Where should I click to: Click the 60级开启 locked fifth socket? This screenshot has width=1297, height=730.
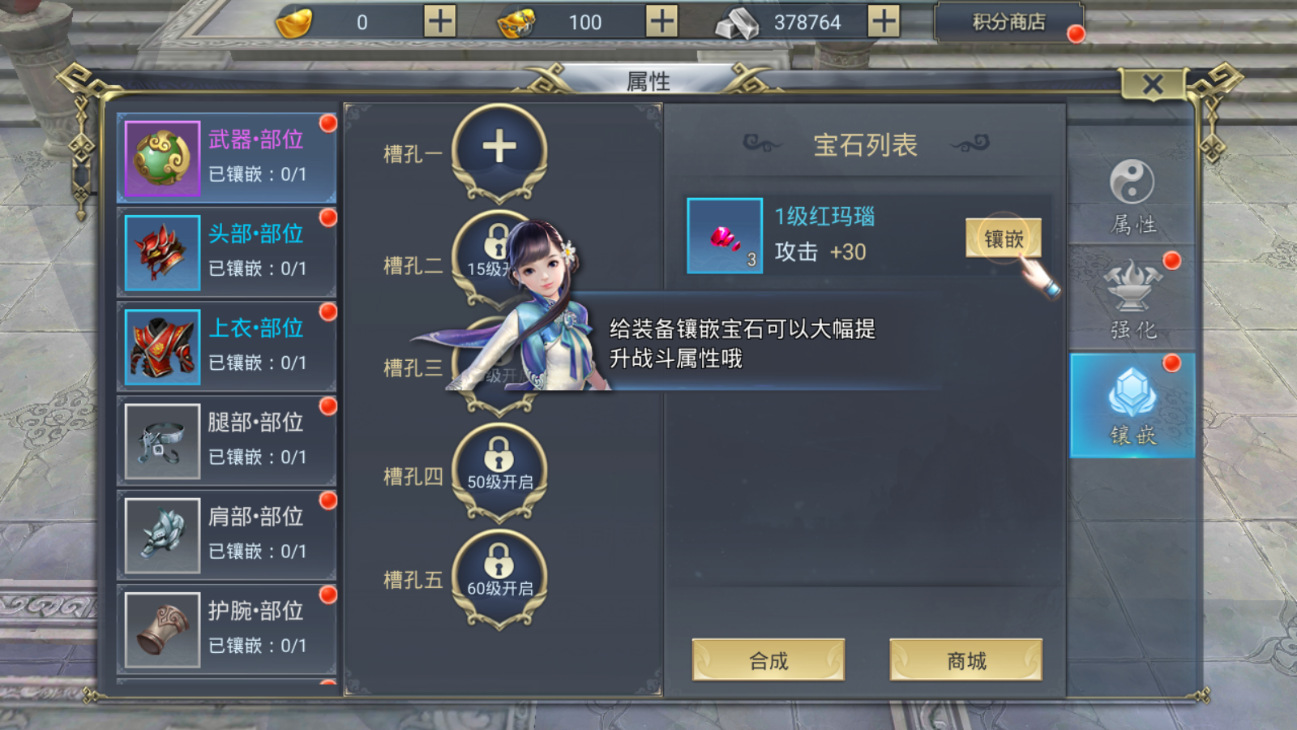click(x=500, y=570)
